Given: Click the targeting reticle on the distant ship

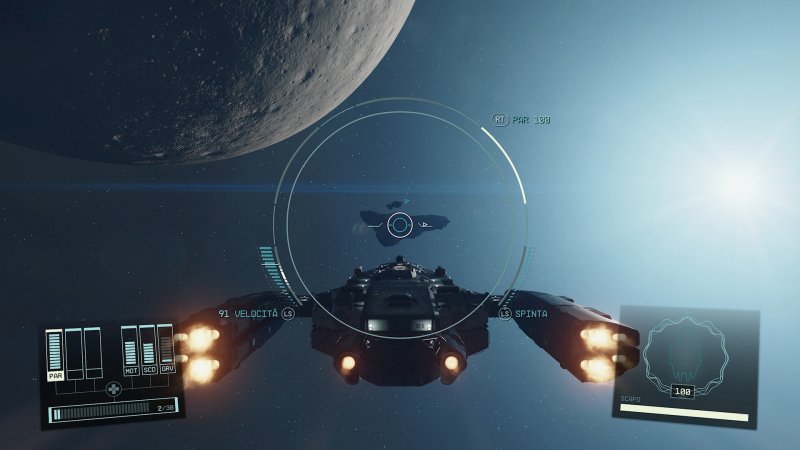Looking at the screenshot, I should (x=399, y=225).
